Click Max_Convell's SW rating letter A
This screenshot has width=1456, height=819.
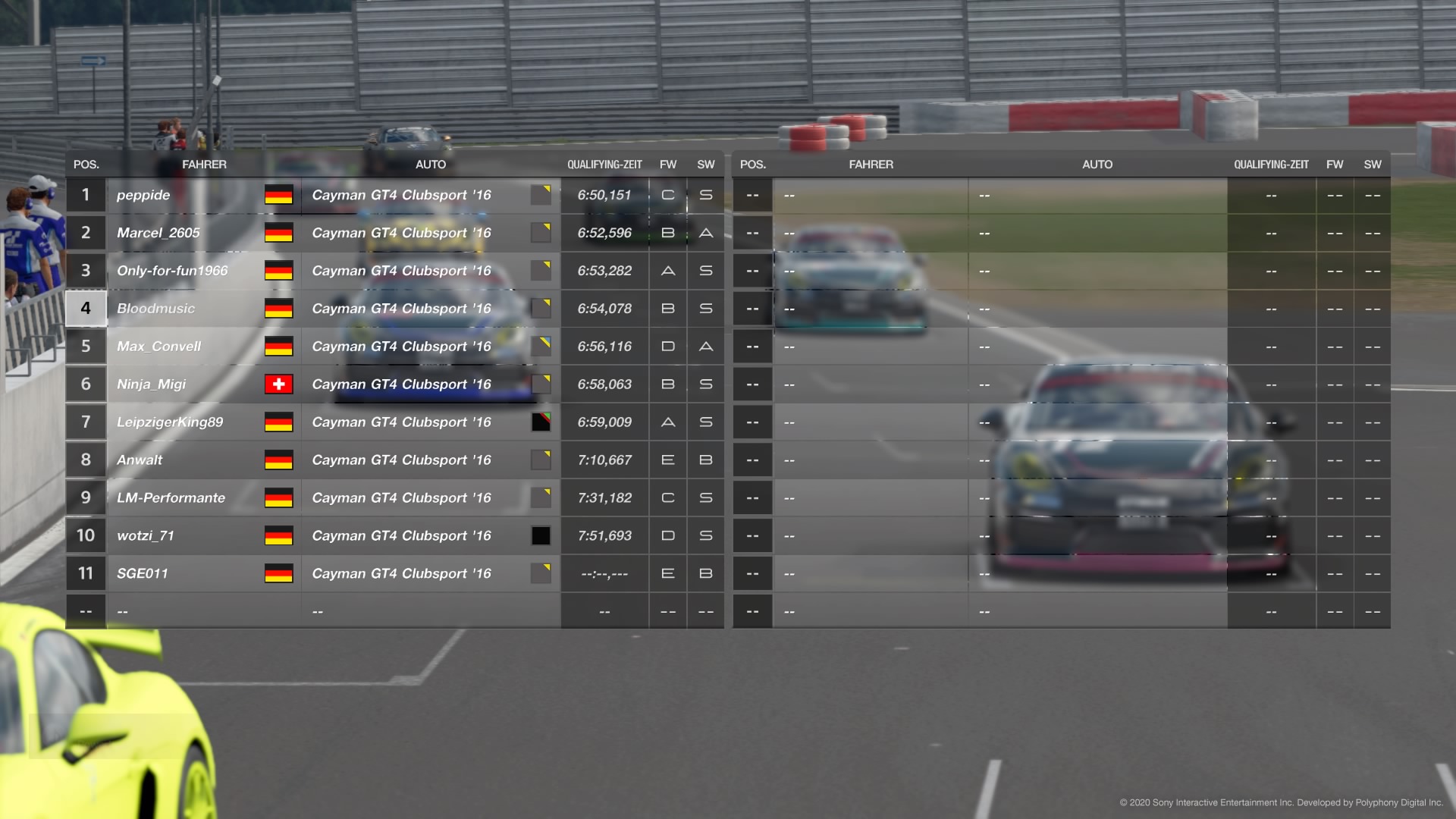pos(705,346)
